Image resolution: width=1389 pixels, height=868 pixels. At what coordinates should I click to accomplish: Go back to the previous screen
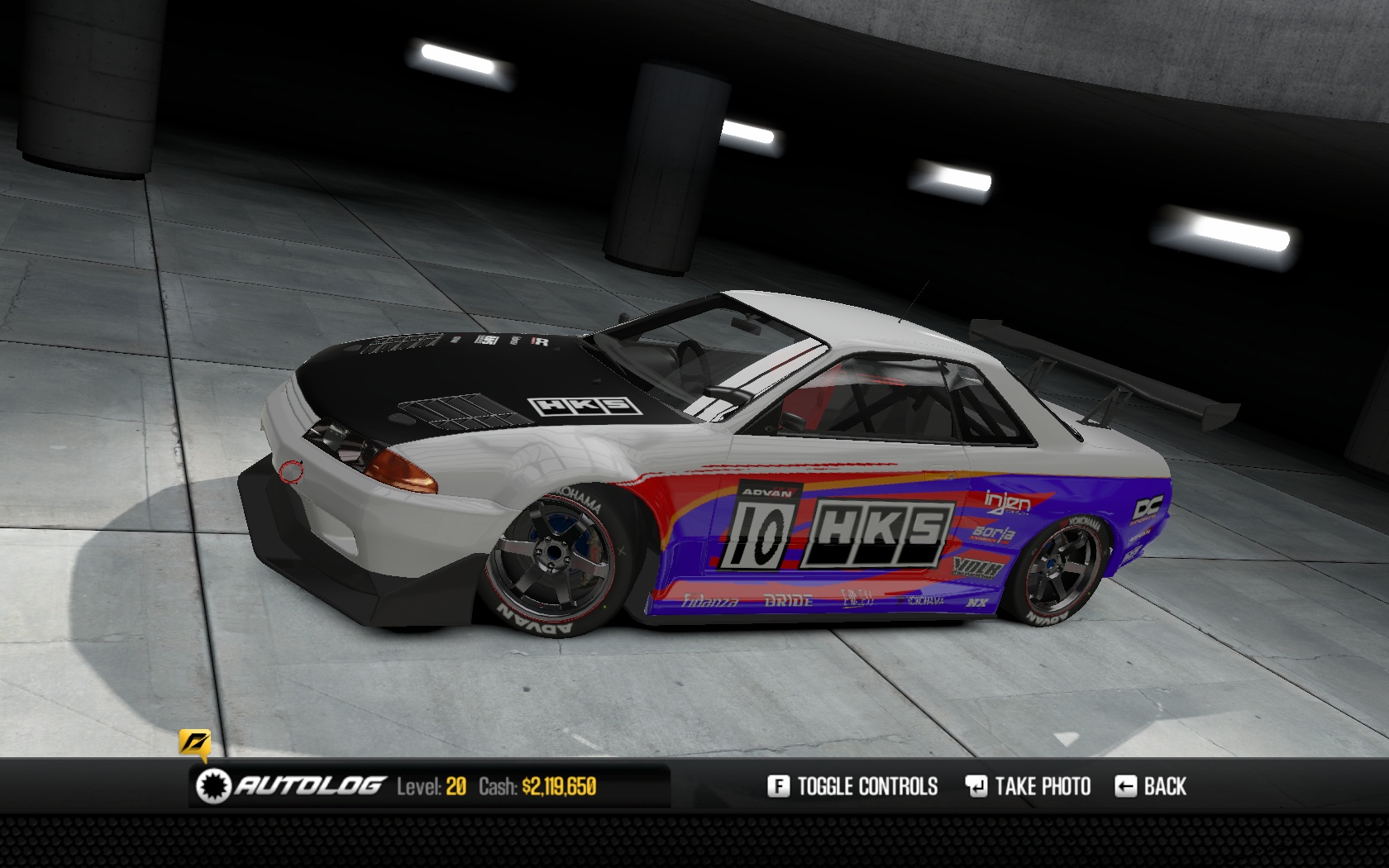[1151, 786]
